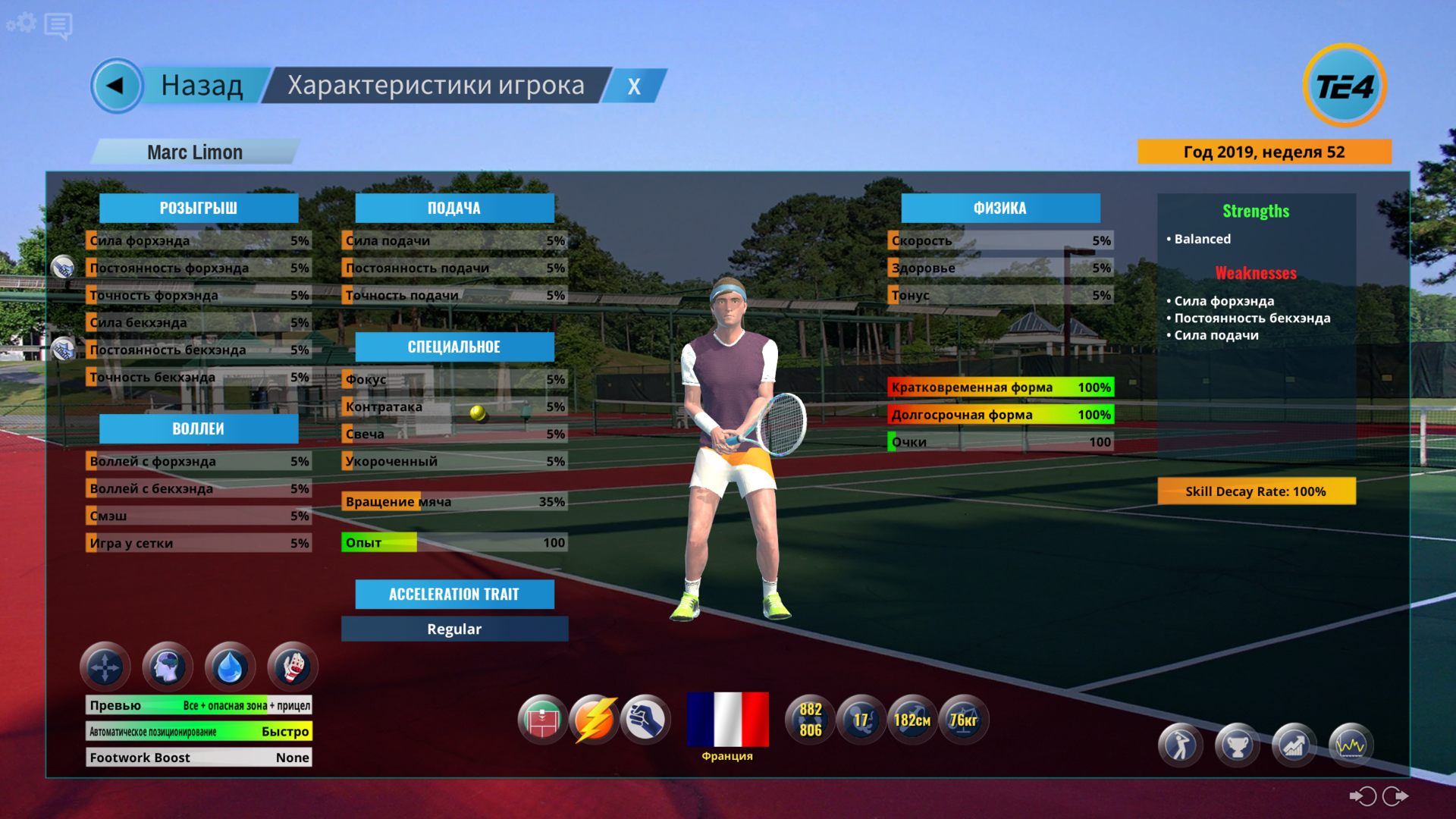The image size is (1456, 819).
Task: Open the gear settings icon
Action: click(x=22, y=23)
